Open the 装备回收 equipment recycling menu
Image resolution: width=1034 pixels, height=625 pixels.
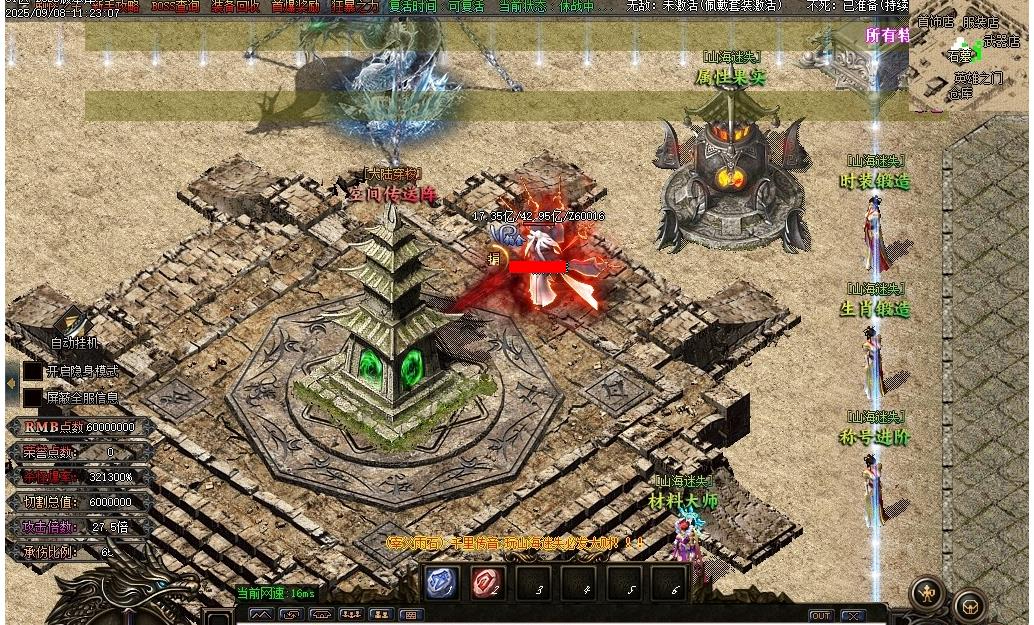(235, 6)
